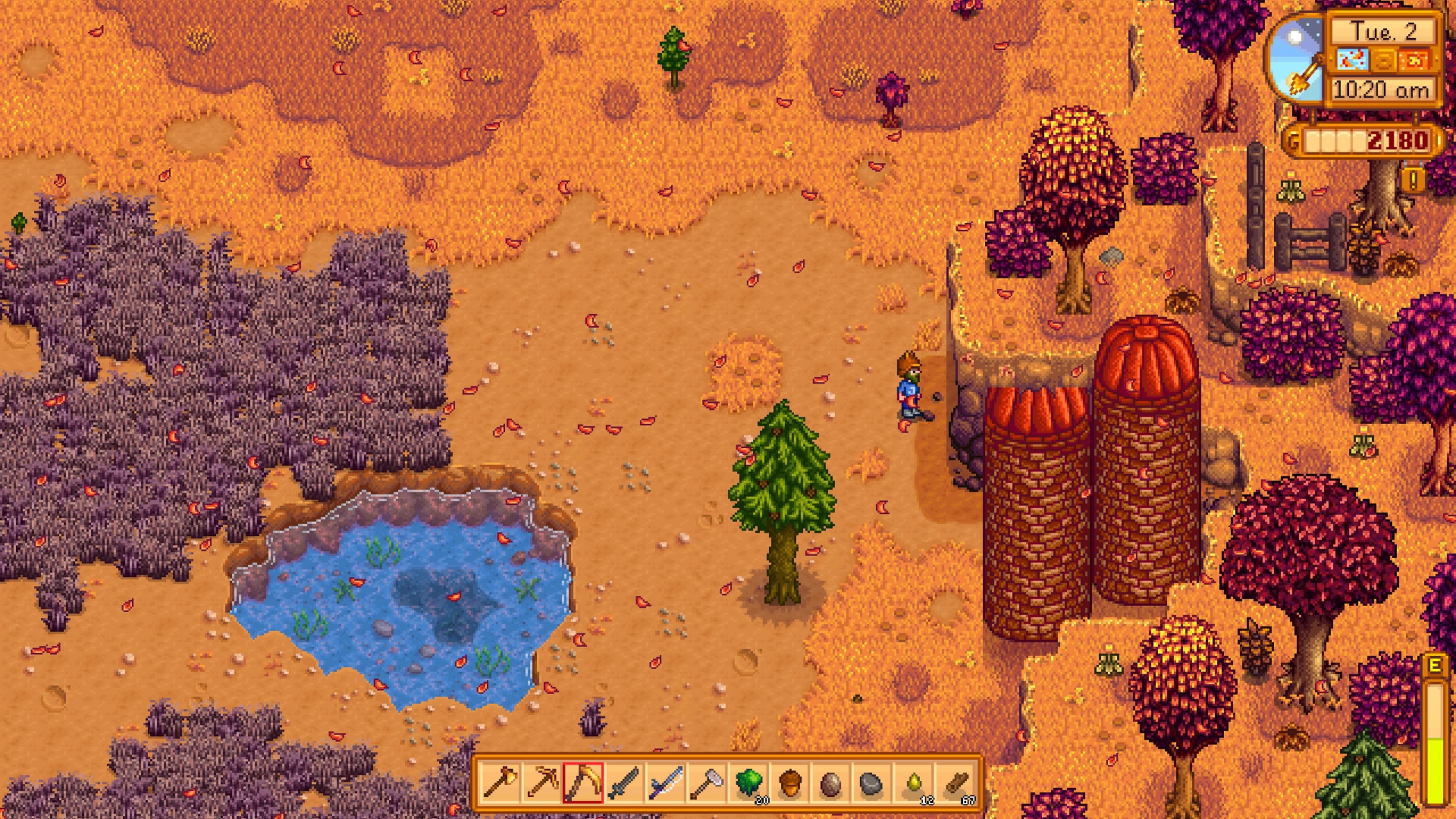
Task: Pick the speckled brown seed slot
Action: (830, 783)
